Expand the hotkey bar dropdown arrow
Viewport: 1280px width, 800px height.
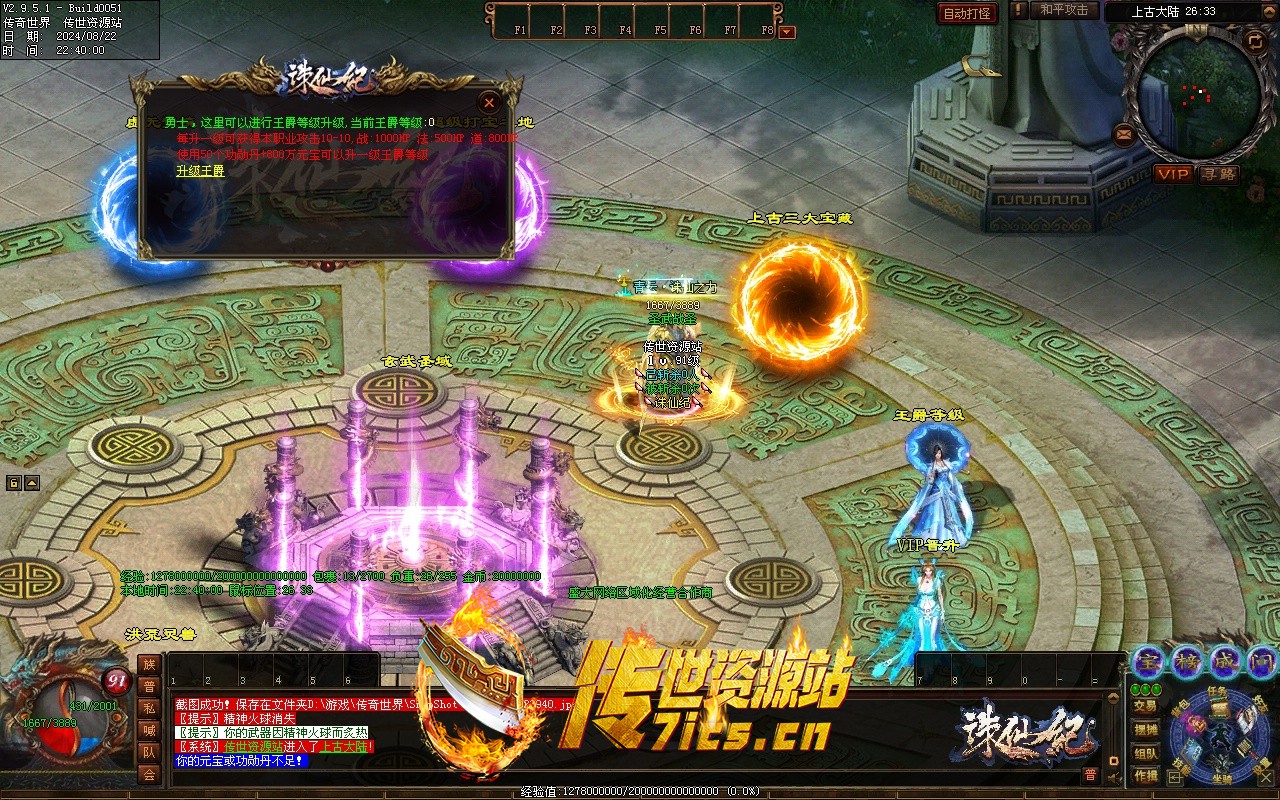[x=787, y=32]
